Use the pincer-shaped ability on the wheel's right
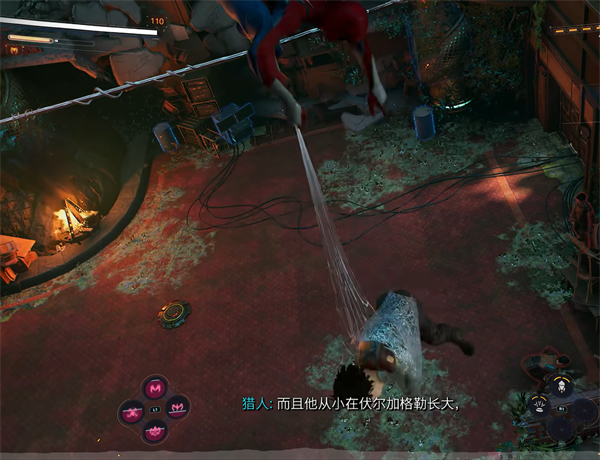 [x=178, y=408]
